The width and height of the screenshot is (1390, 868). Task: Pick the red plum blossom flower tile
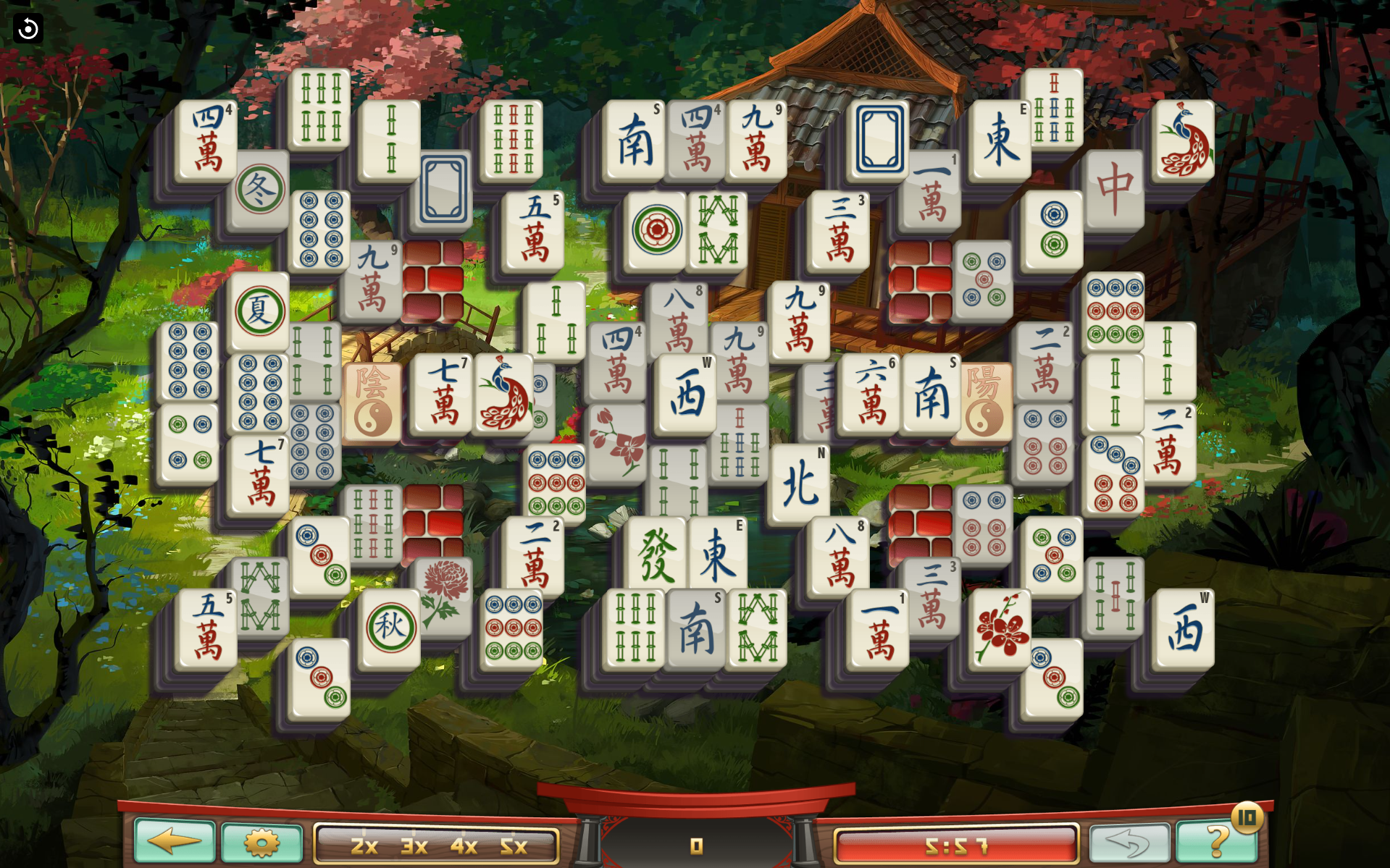click(x=1002, y=628)
